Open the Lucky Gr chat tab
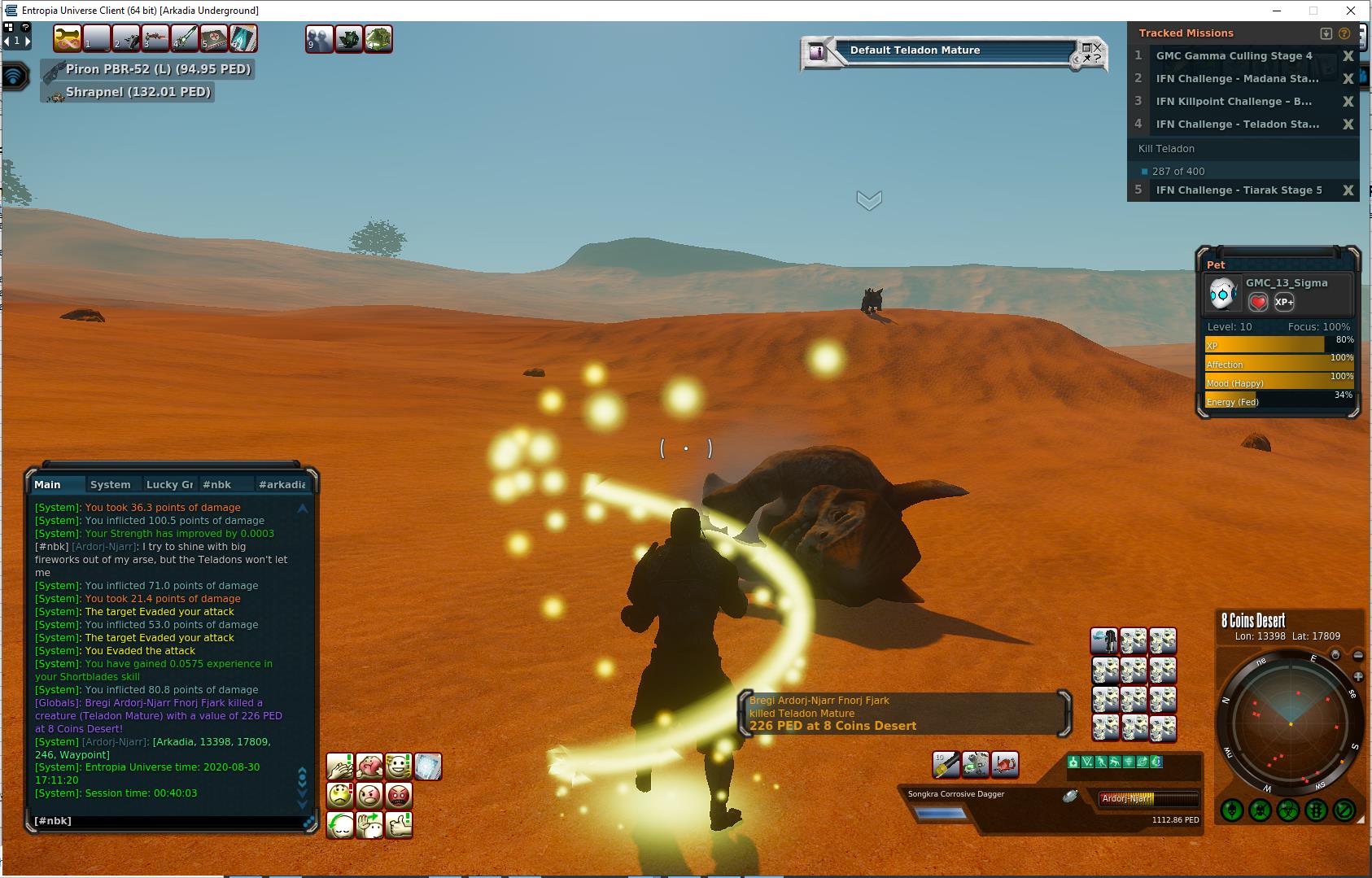This screenshot has width=1372, height=878. (169, 484)
